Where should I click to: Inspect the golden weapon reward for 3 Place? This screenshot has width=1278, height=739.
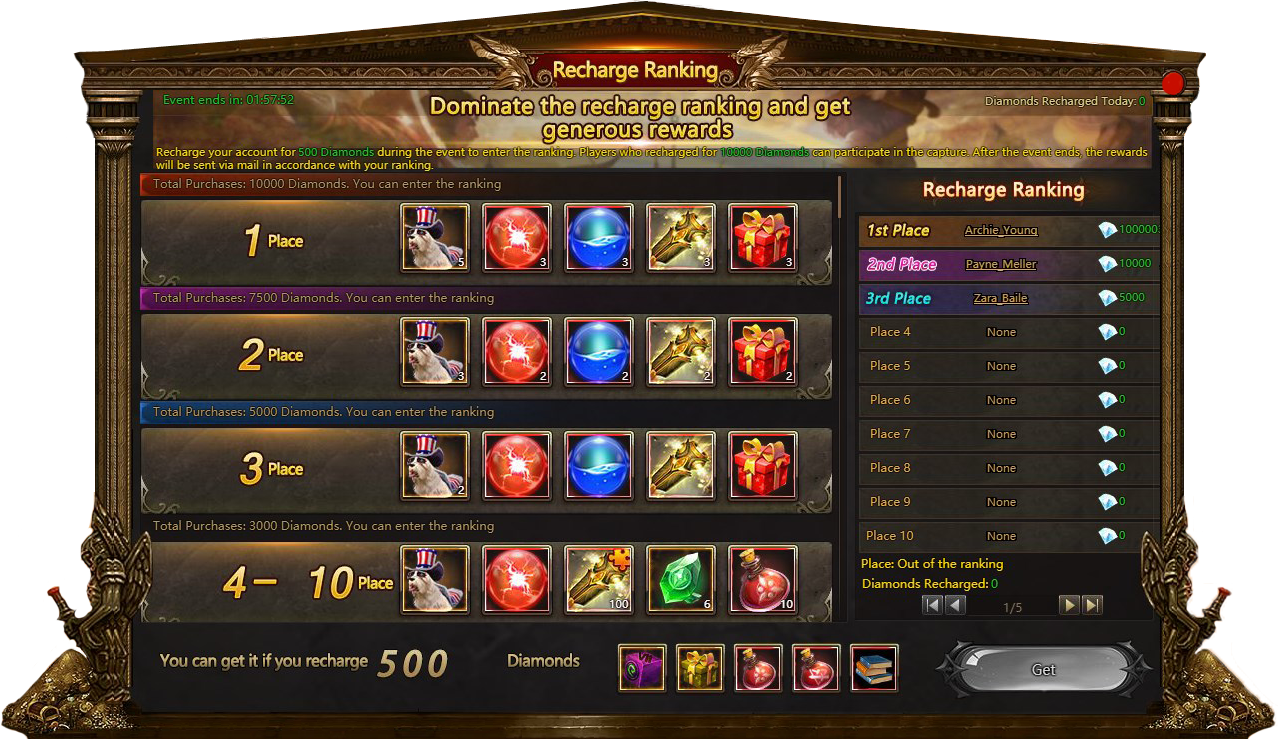(x=681, y=466)
